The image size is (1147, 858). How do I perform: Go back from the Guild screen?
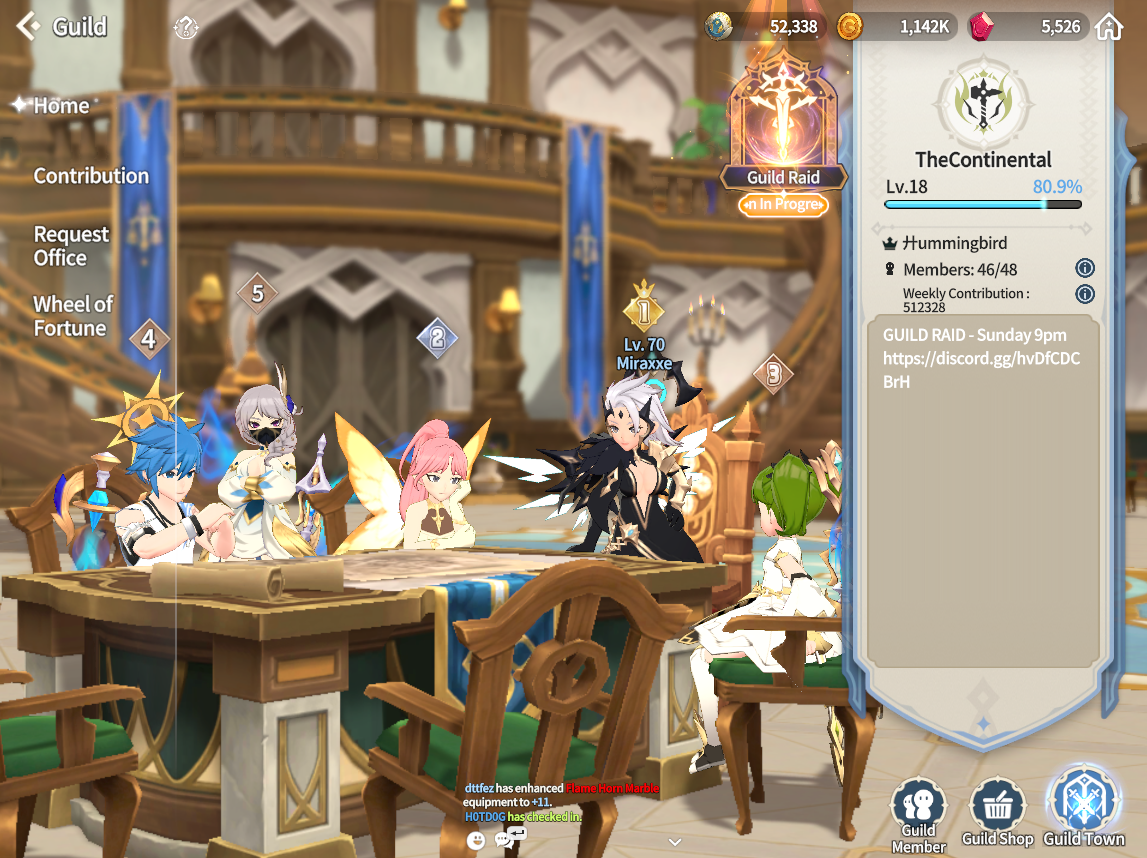coord(28,26)
